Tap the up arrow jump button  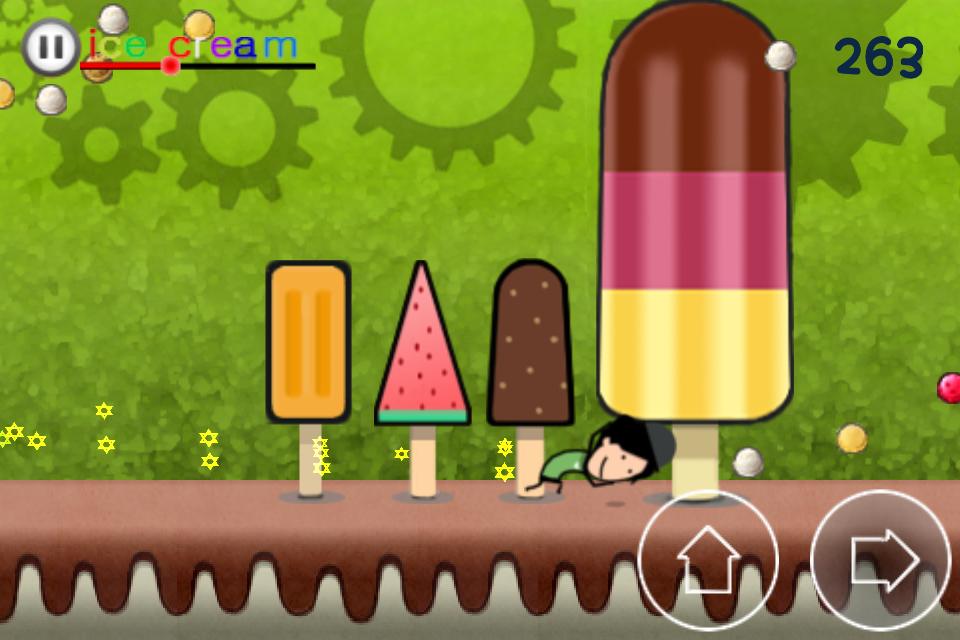[708, 559]
